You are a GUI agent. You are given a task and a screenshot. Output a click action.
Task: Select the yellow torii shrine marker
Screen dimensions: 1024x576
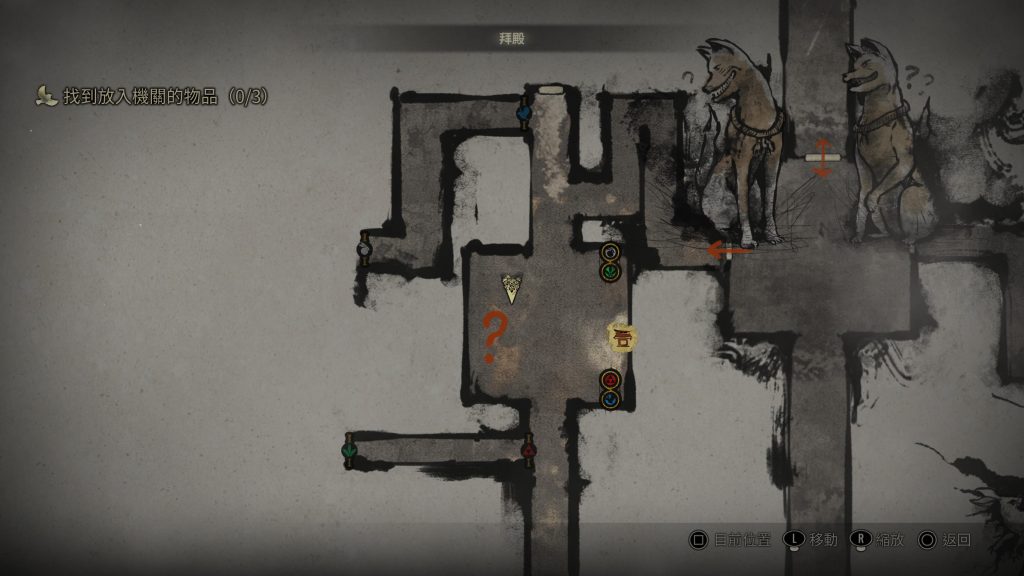[623, 337]
